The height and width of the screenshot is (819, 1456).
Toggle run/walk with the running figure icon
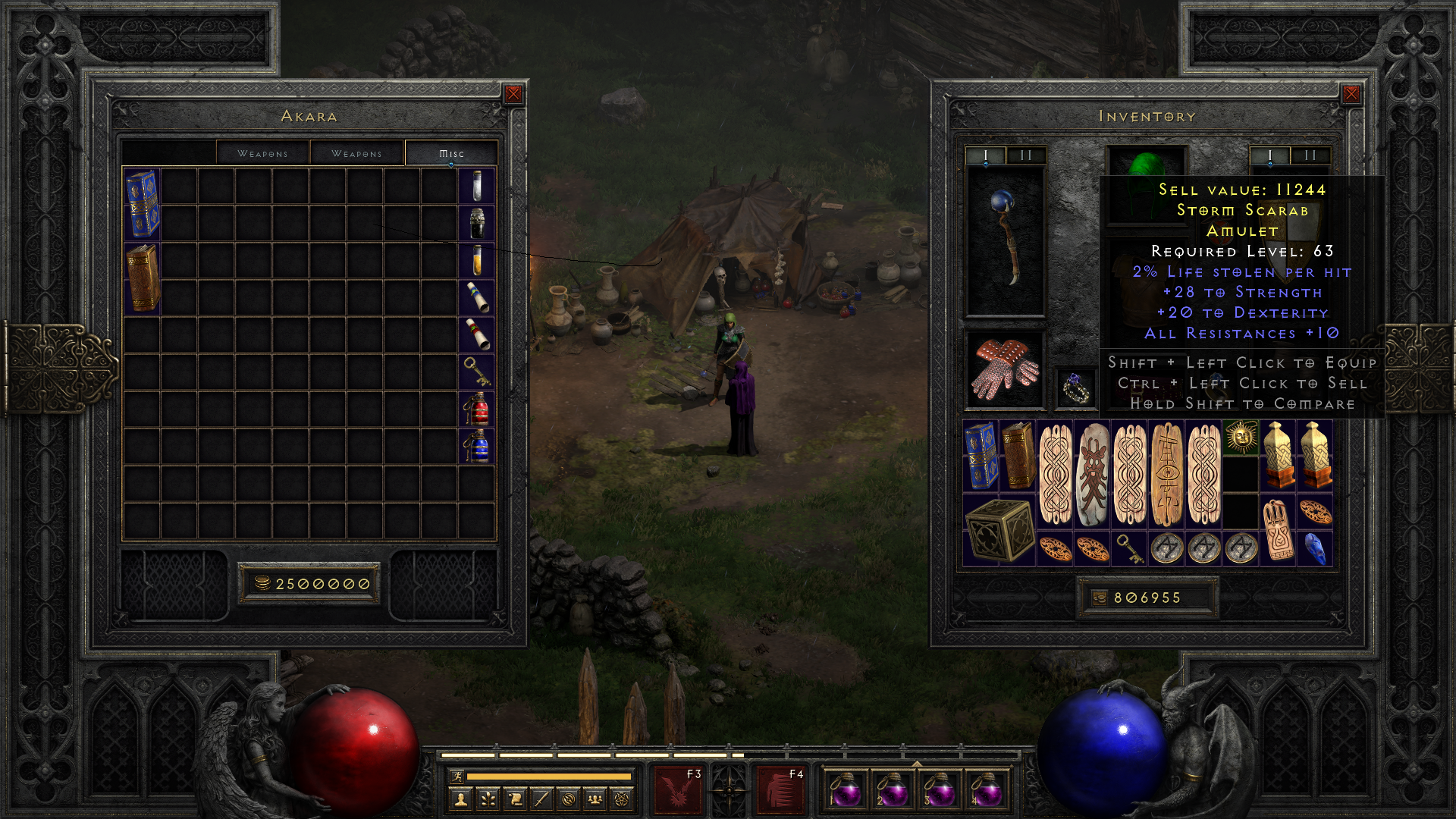[457, 777]
